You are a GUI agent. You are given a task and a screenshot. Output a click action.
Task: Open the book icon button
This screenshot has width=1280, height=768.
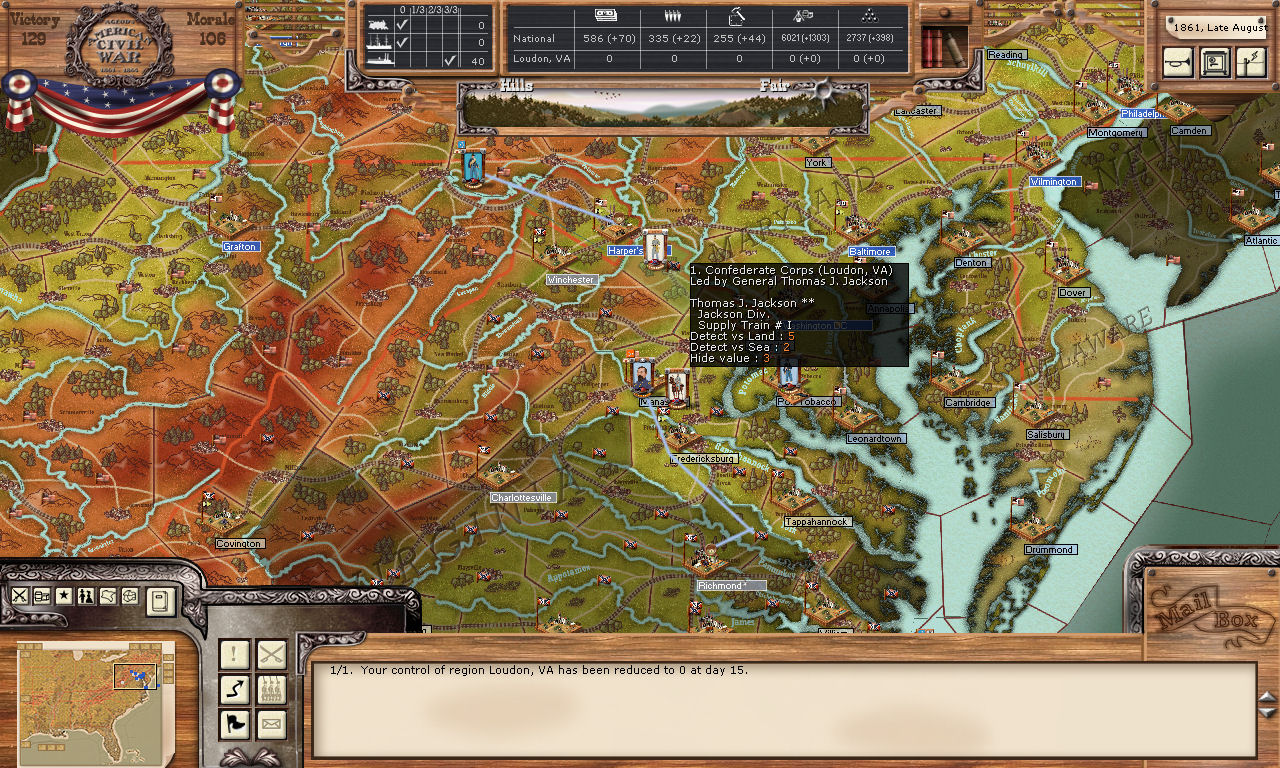[x=160, y=600]
